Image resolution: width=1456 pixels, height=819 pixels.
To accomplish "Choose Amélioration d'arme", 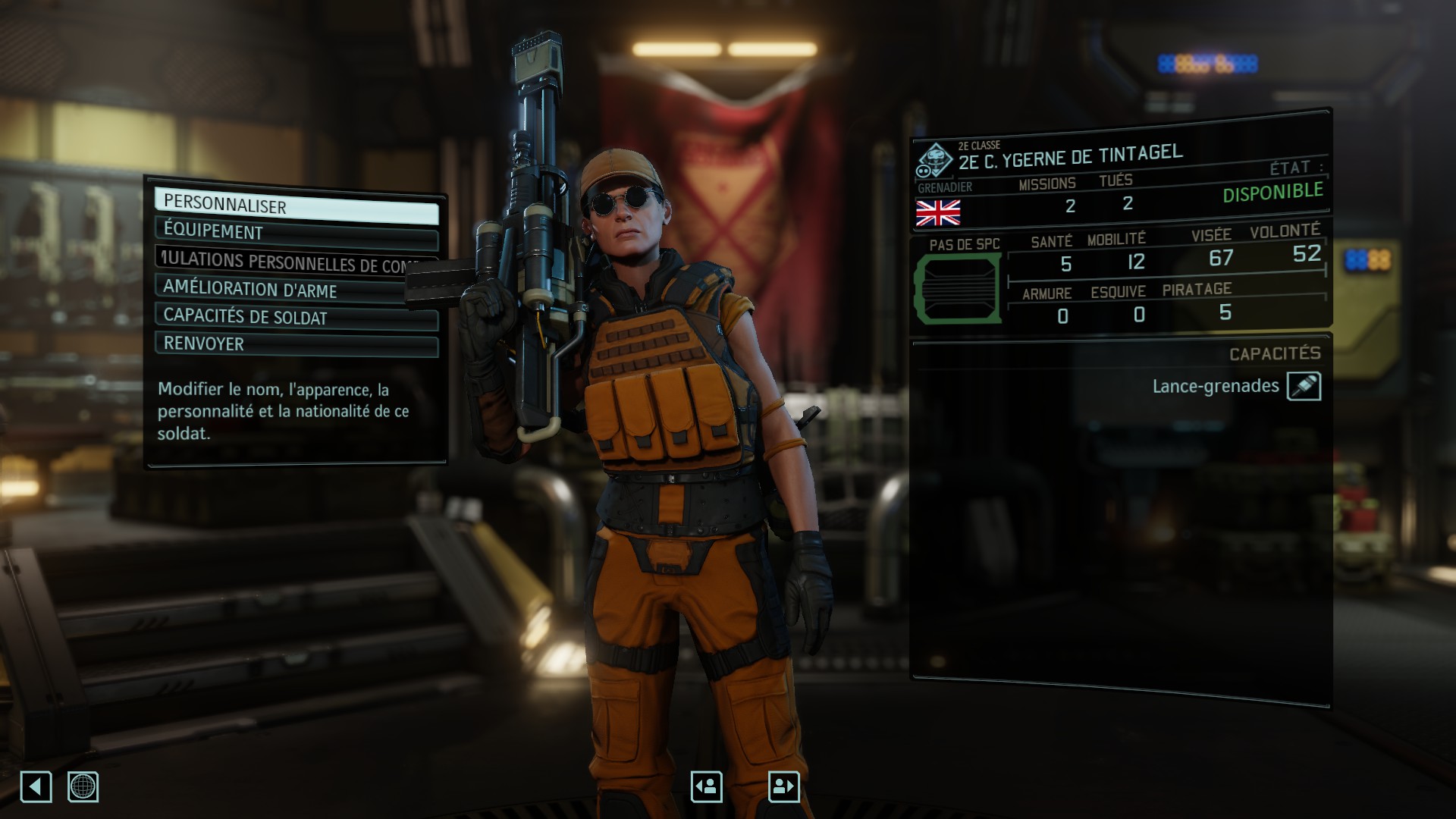I will (x=296, y=290).
